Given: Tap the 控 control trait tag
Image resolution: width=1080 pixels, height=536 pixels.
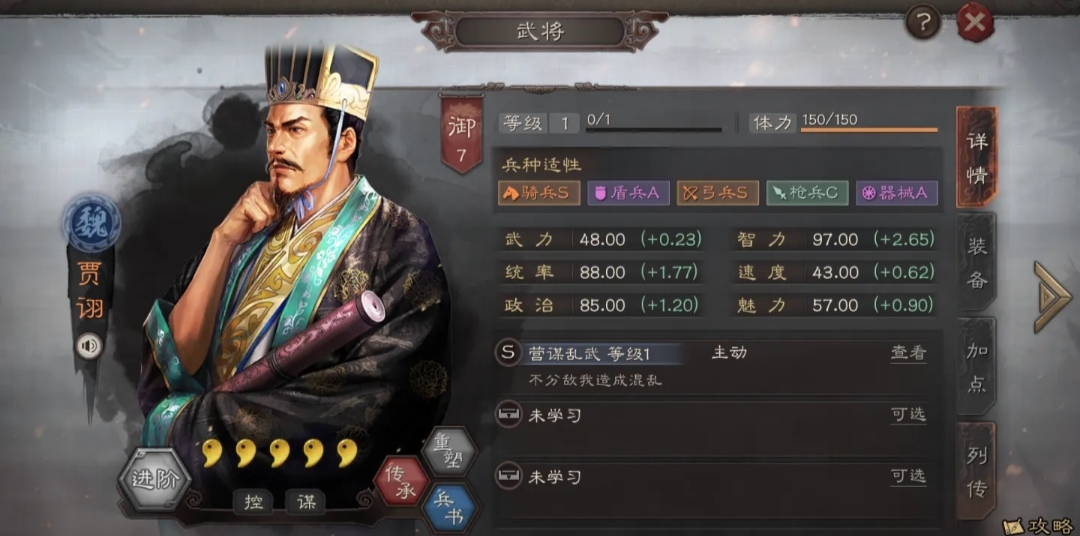Looking at the screenshot, I should click(x=252, y=503).
